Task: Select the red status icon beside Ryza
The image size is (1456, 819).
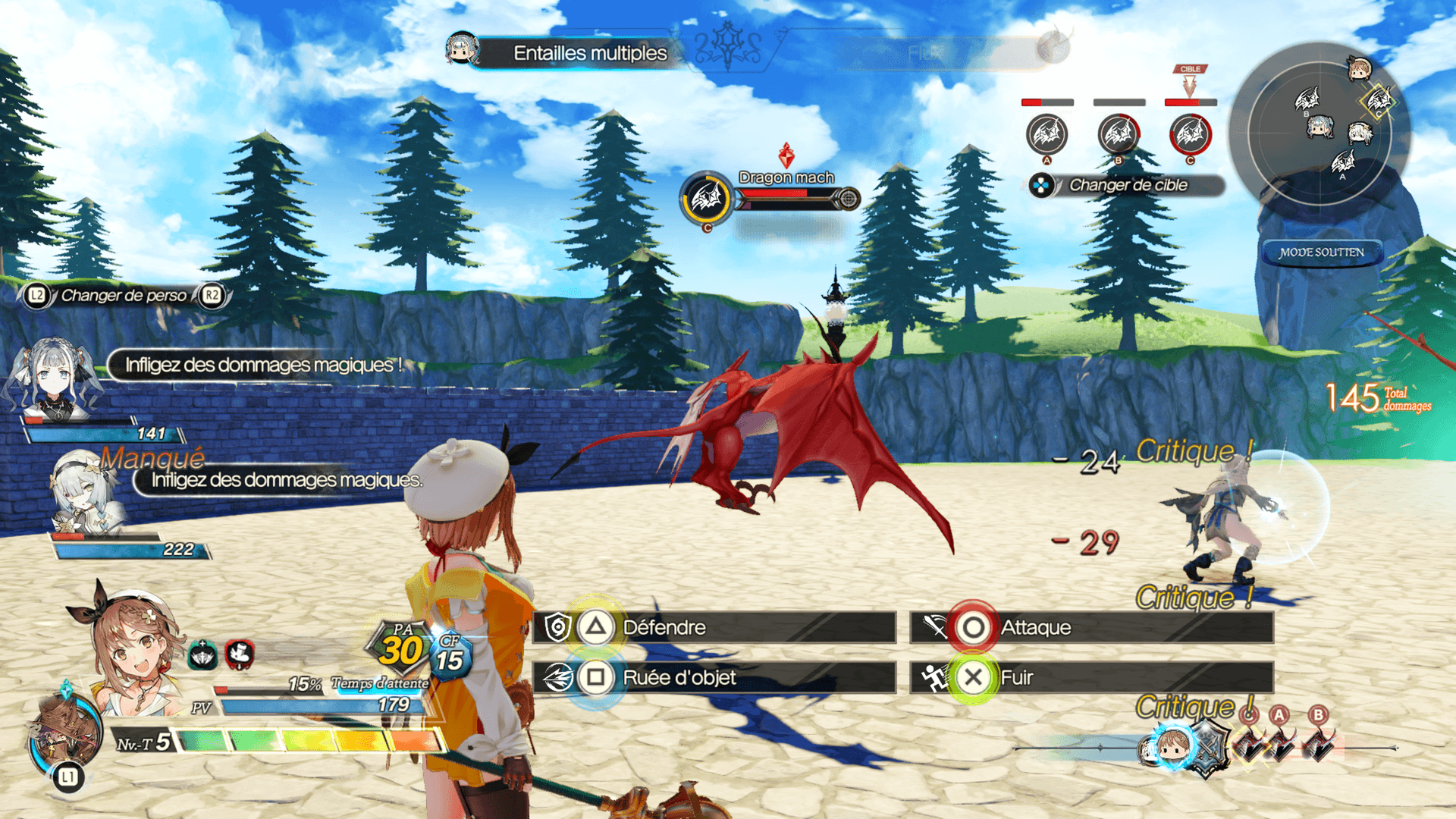Action: (240, 654)
